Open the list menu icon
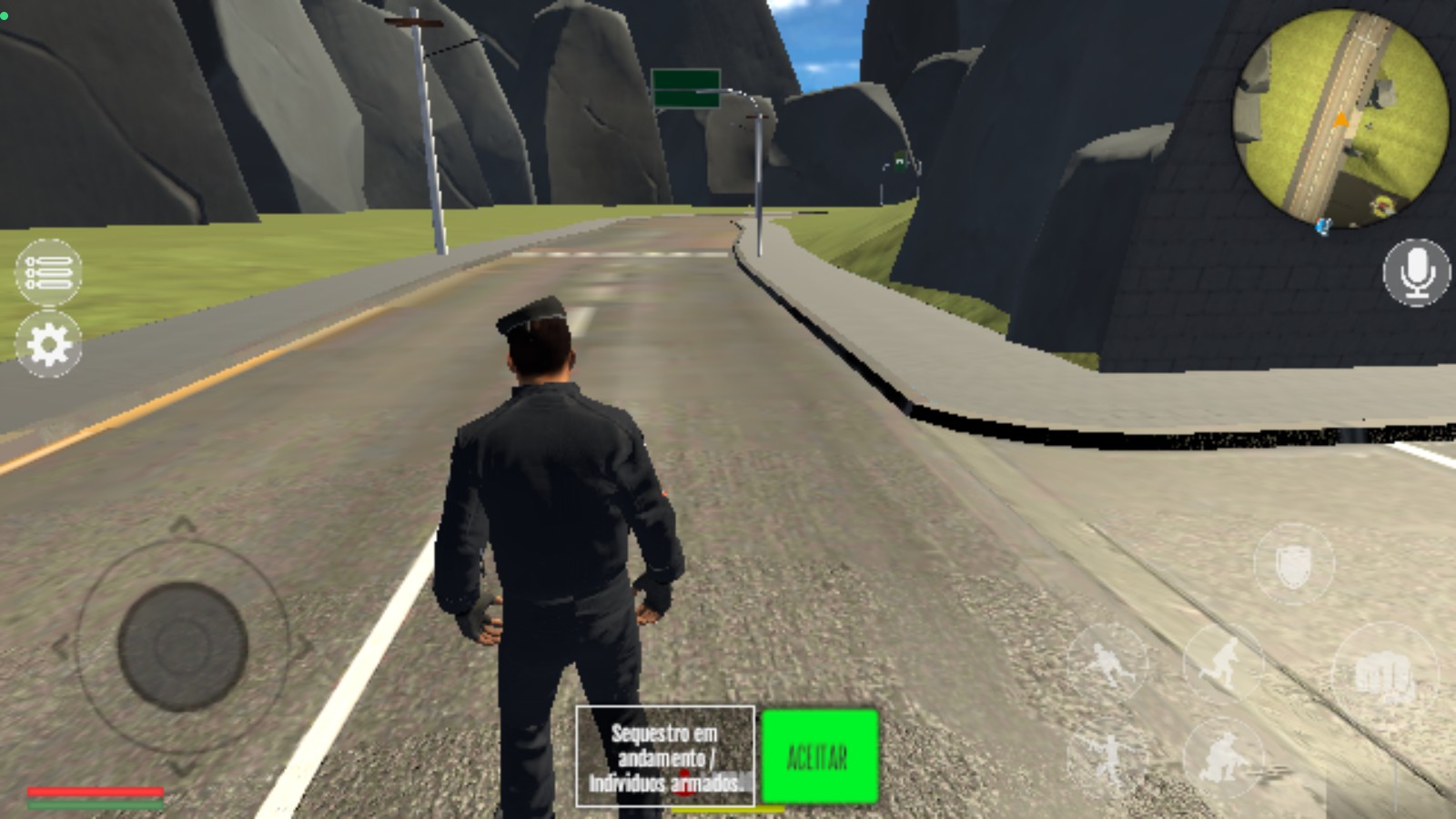The image size is (1456, 819). (48, 272)
